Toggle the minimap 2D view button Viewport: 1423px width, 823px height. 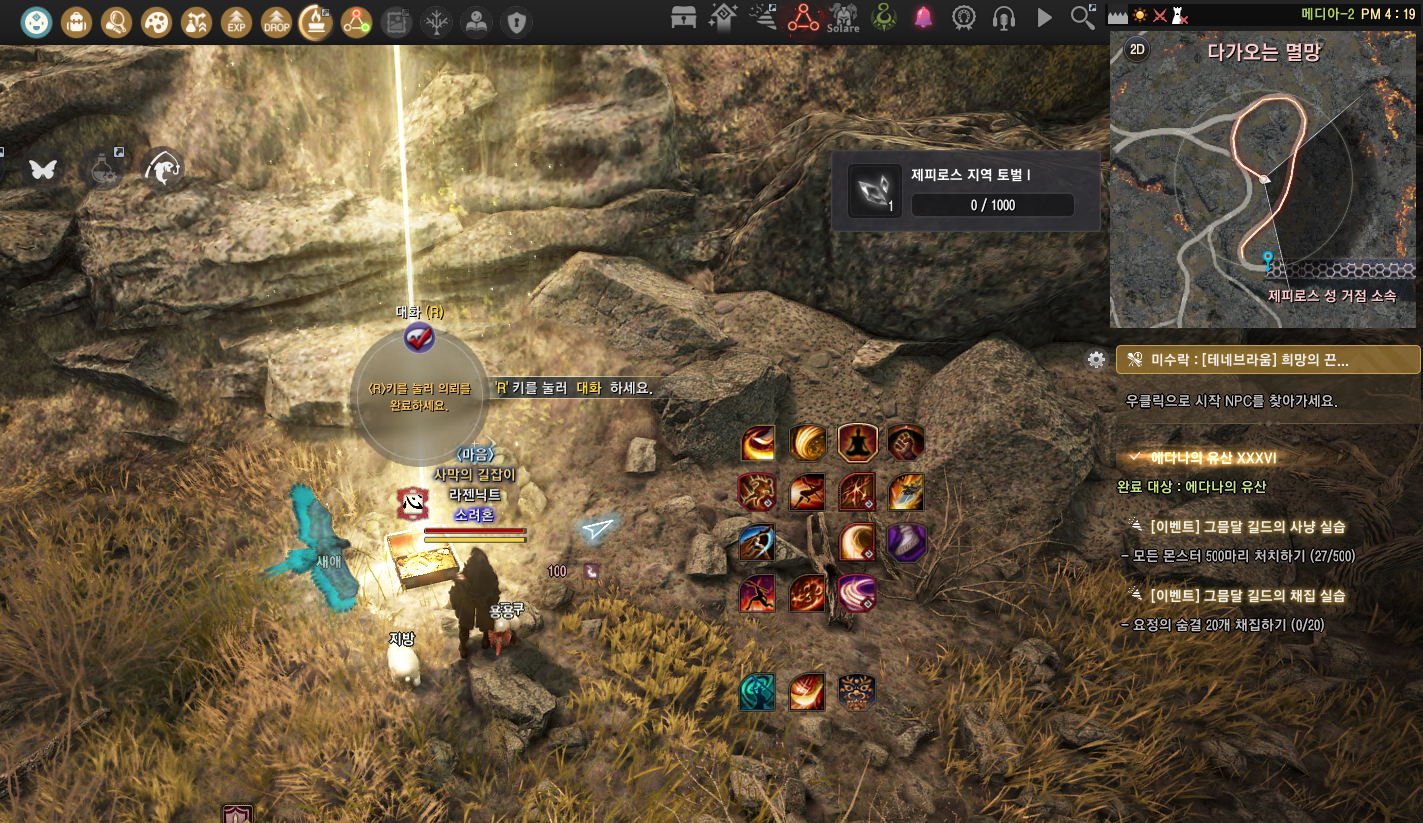click(1136, 50)
